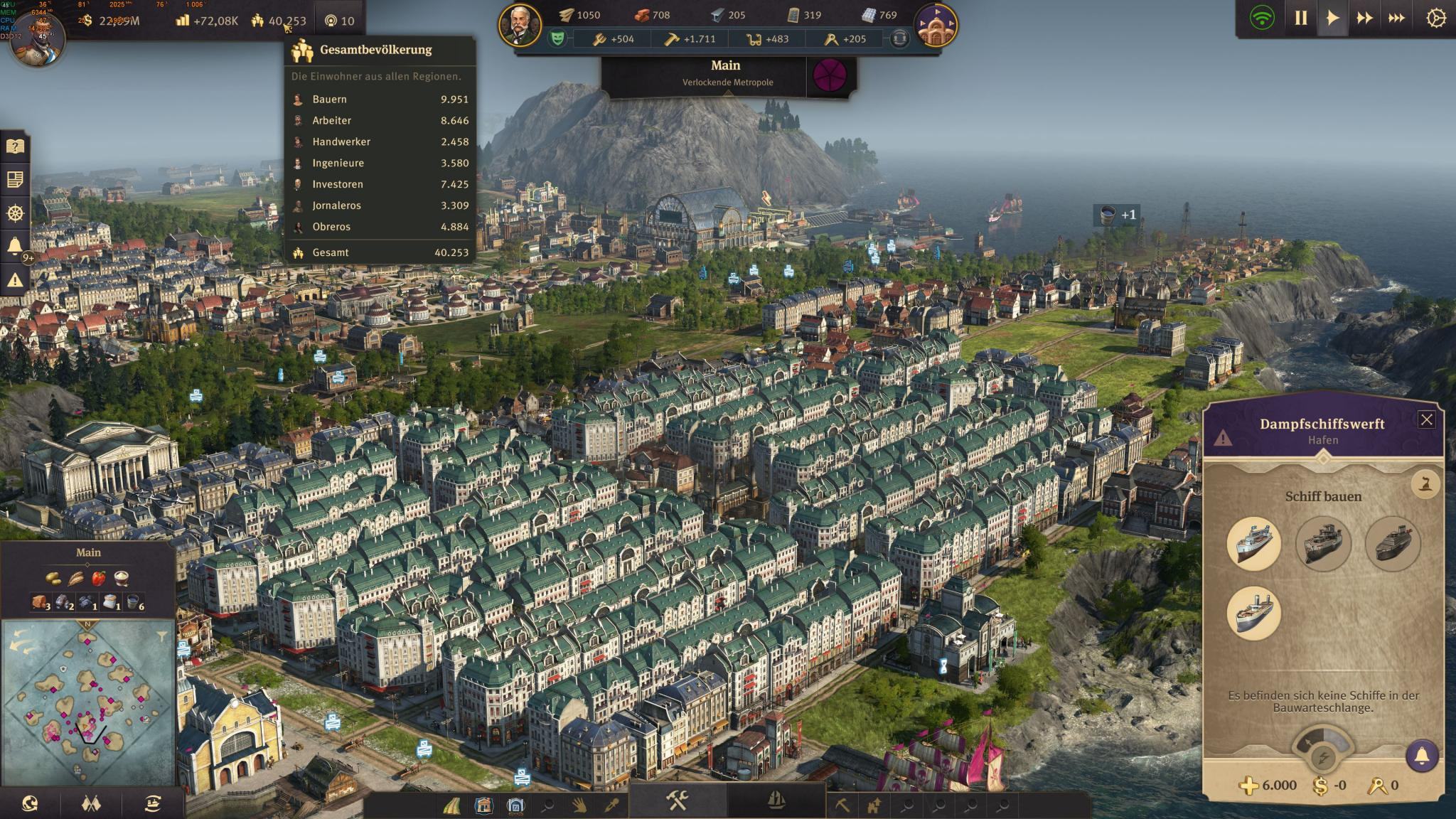
Task: Open the world map globe button
Action: click(x=30, y=804)
